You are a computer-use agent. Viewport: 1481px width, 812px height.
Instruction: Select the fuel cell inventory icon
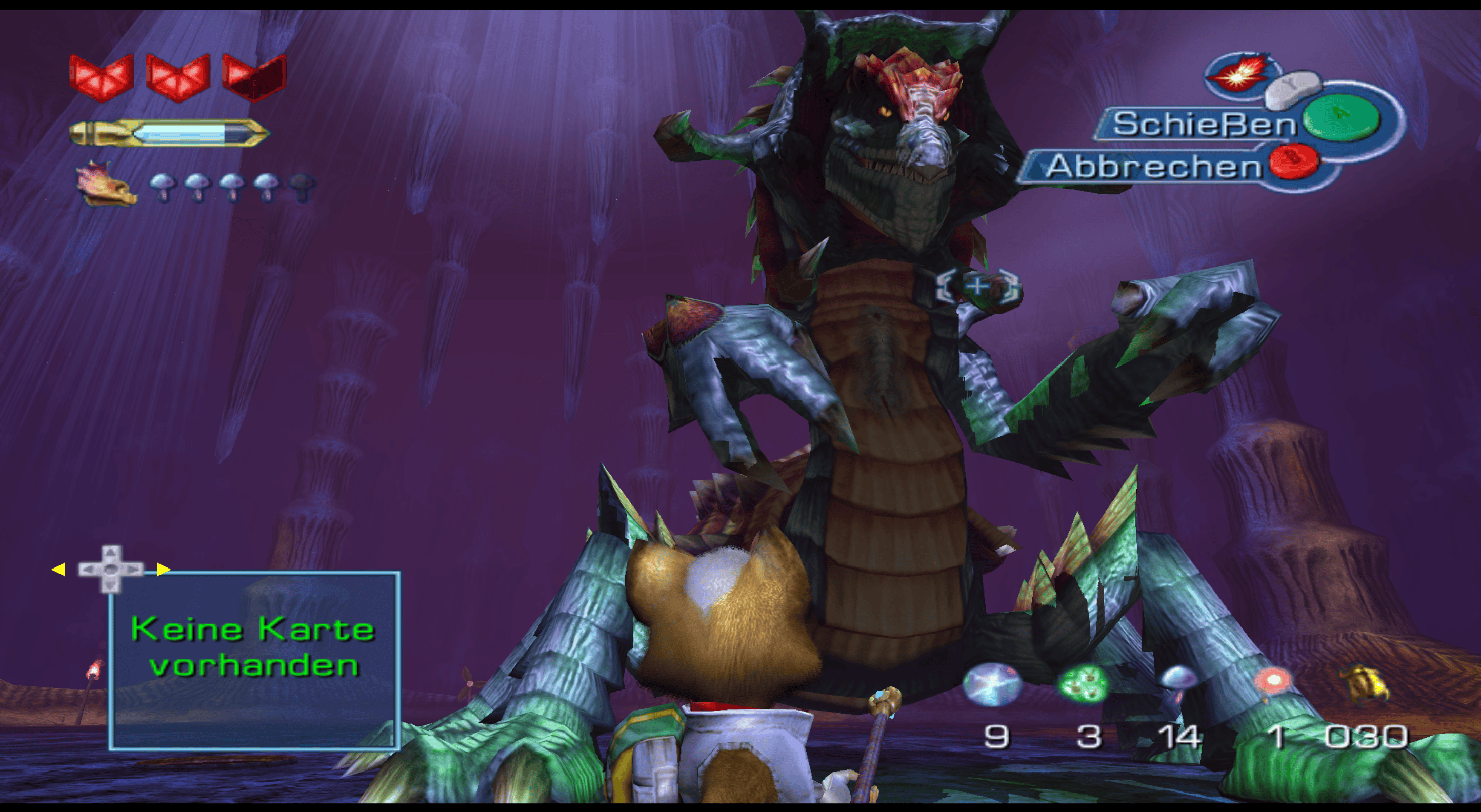tap(991, 684)
